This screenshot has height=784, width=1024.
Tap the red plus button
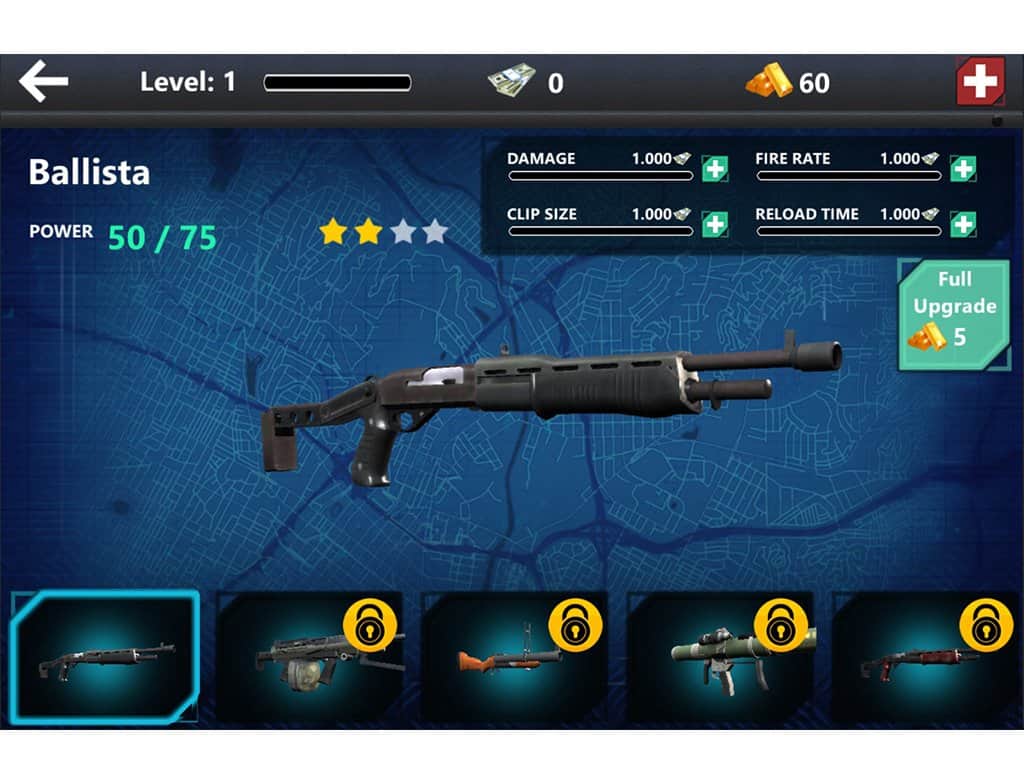coord(980,82)
